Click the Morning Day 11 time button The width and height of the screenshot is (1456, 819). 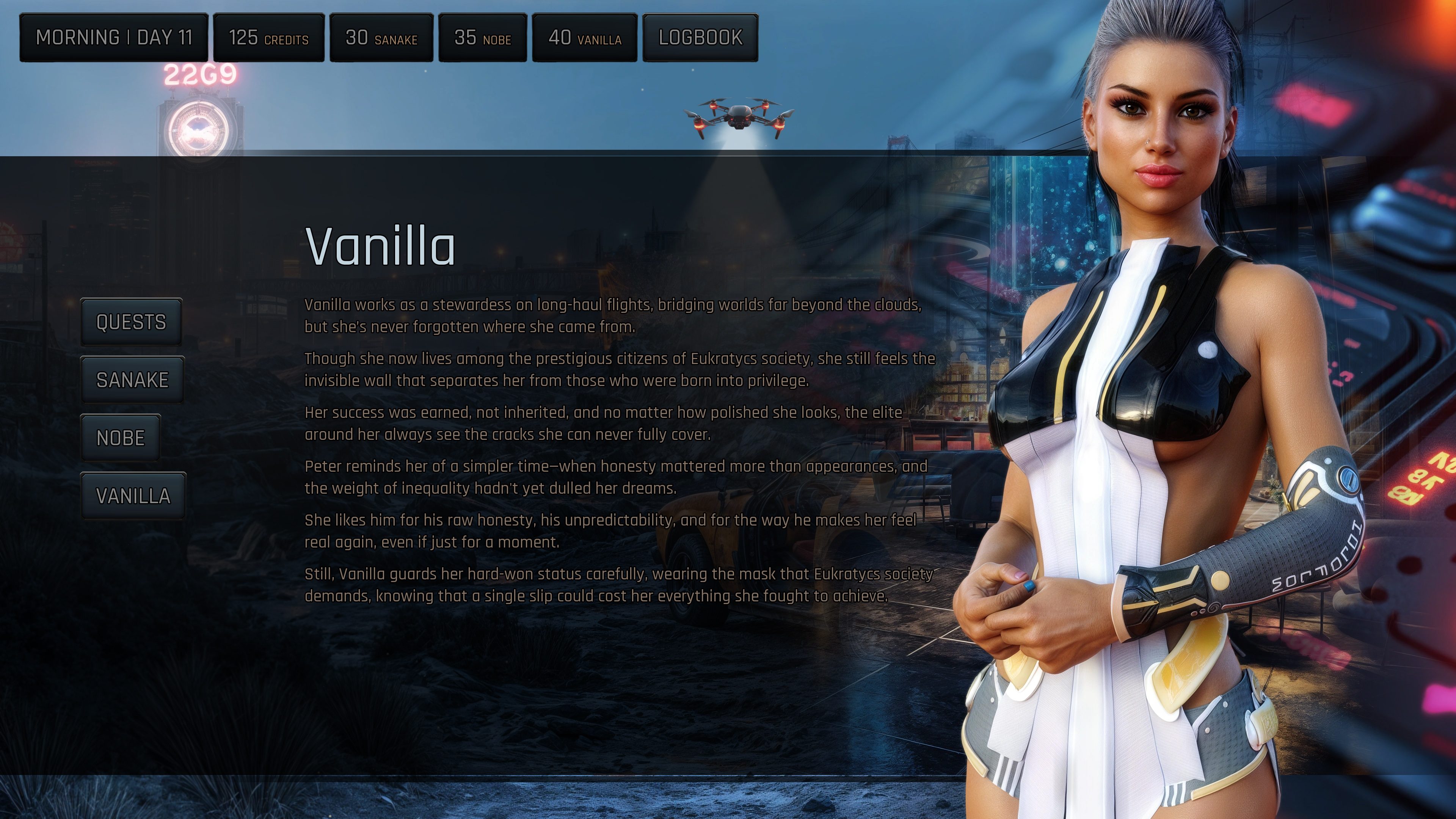[x=114, y=38]
